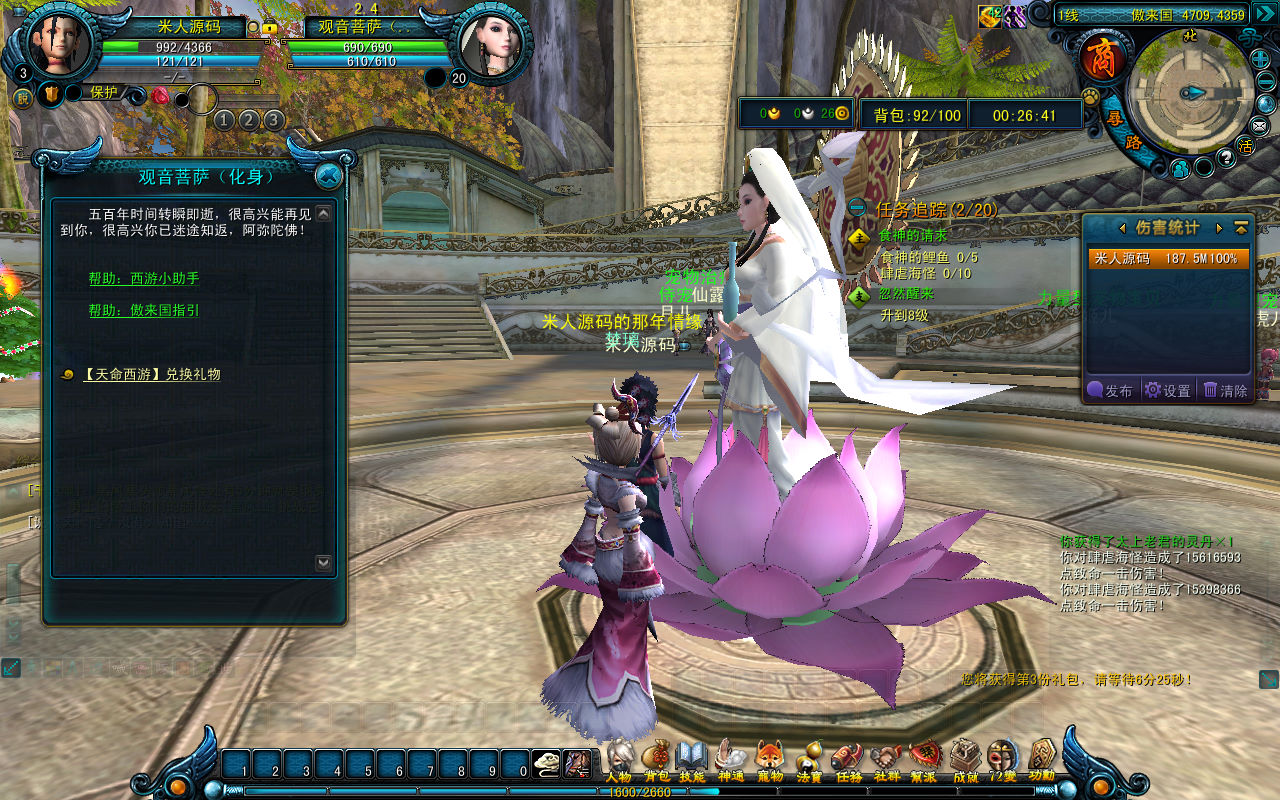
Task: Collapse the 任务追踪 quest tracker
Action: [x=857, y=208]
